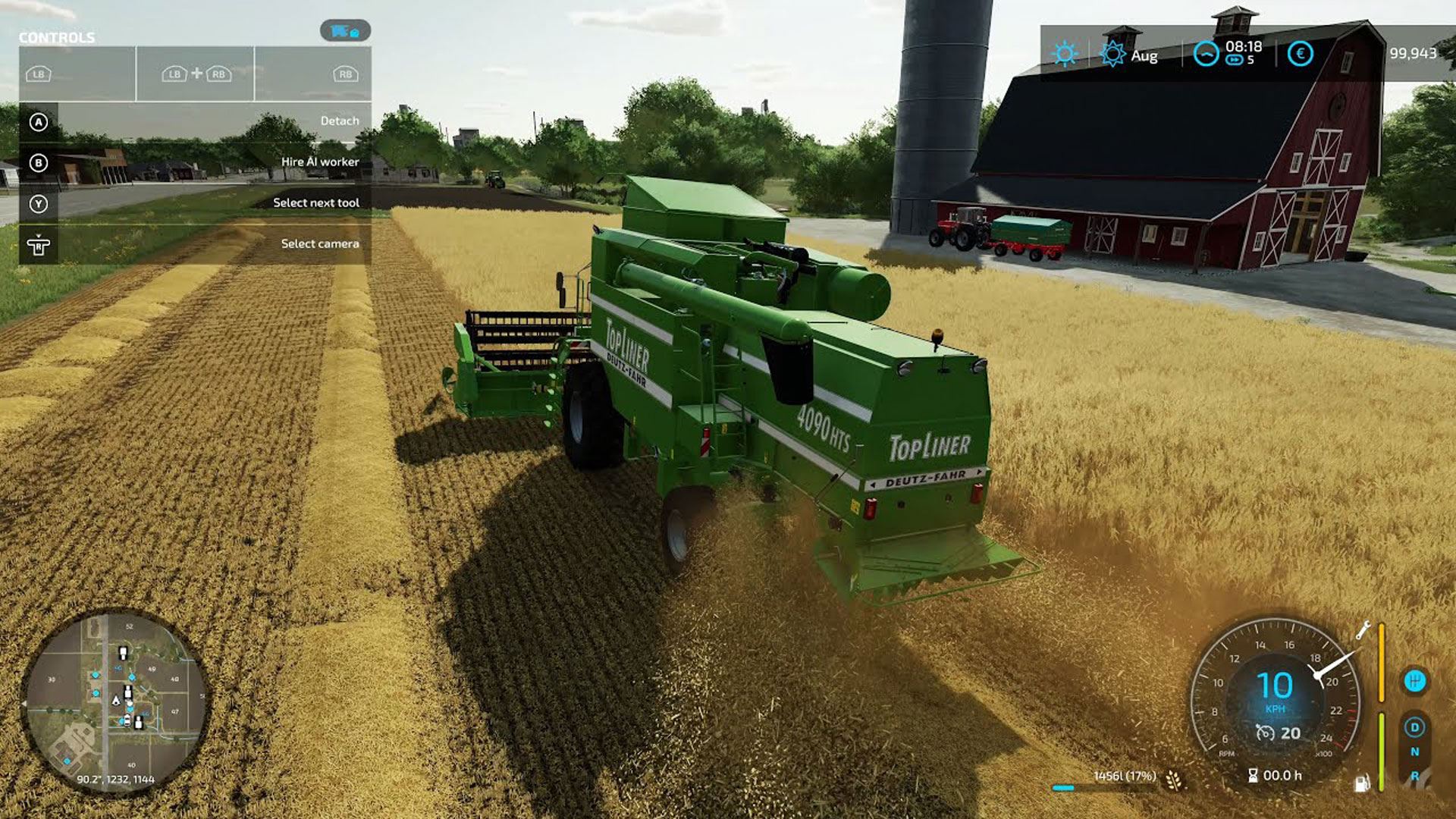
Task: Click the clock time-scale icon
Action: tap(1205, 54)
